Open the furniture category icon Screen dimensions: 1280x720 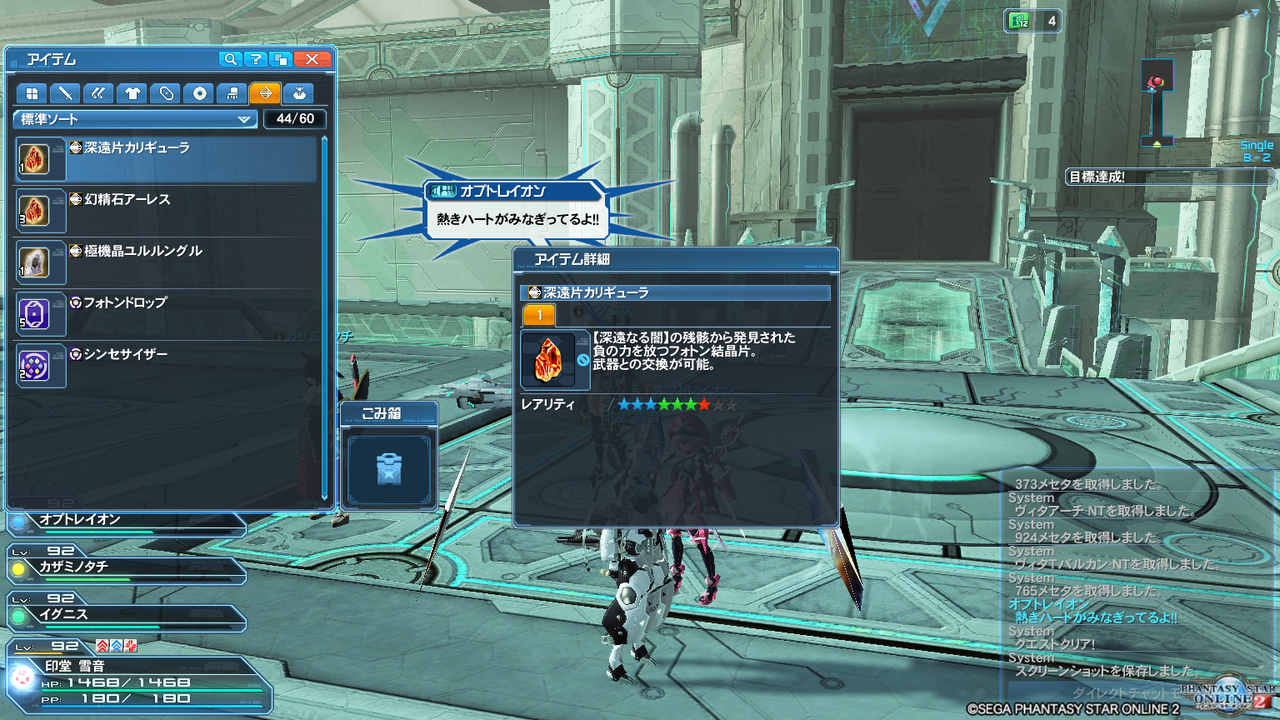[232, 93]
